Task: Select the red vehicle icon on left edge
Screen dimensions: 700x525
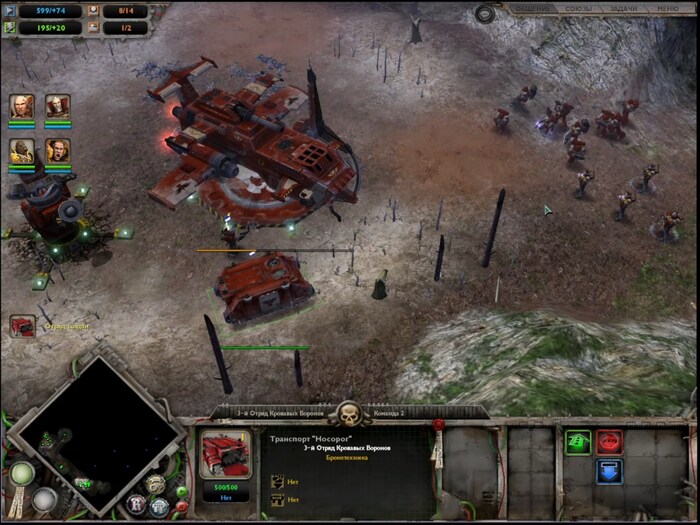Action: pyautogui.click(x=23, y=326)
